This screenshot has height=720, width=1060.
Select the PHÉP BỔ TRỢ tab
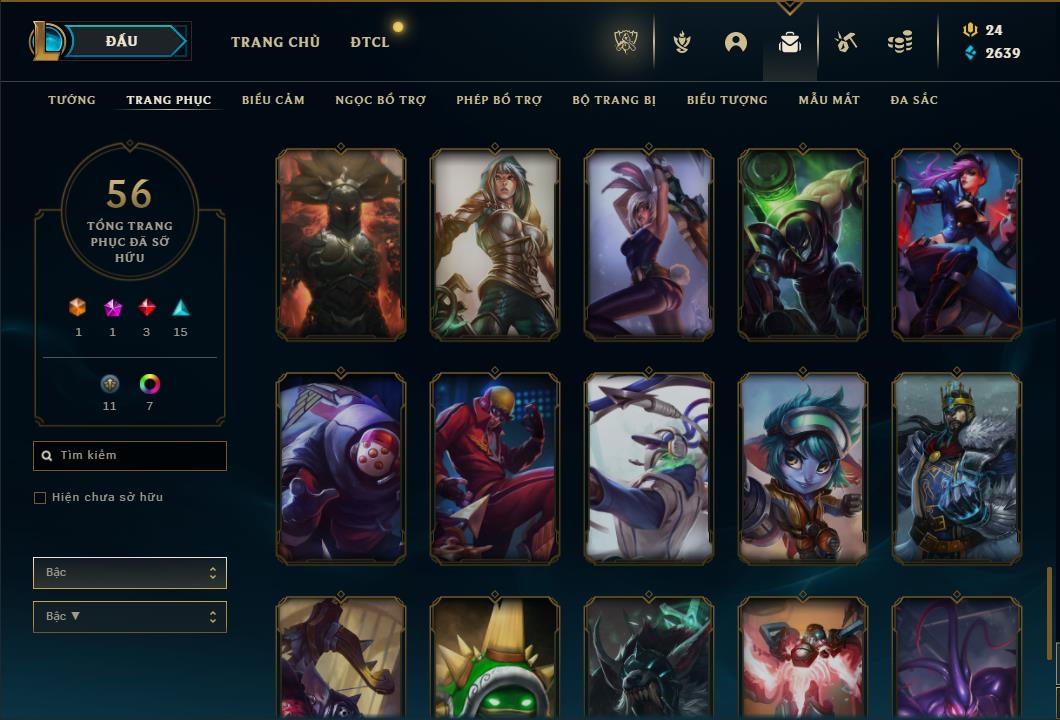click(499, 100)
